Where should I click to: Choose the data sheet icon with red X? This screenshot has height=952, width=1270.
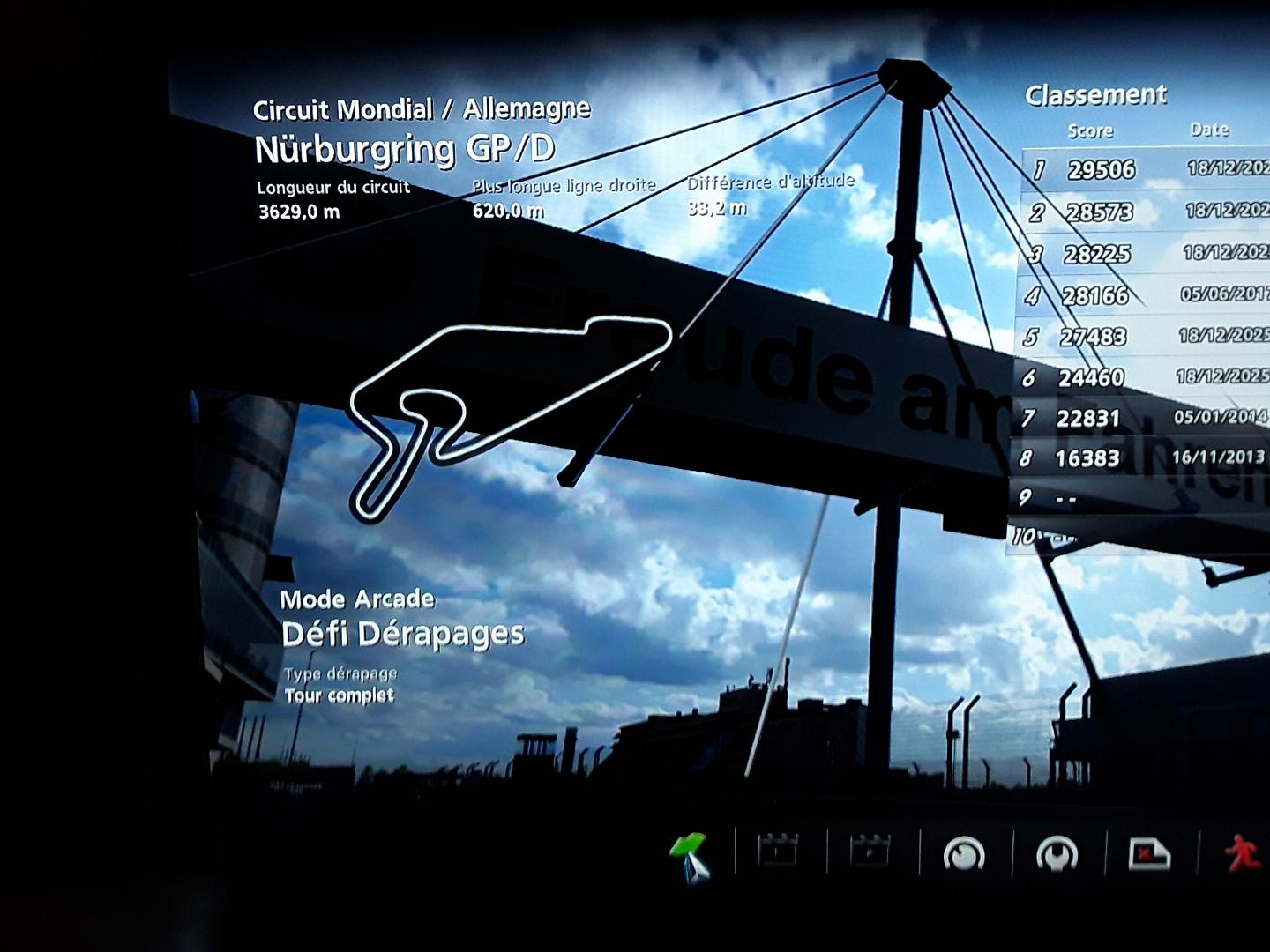(1149, 853)
